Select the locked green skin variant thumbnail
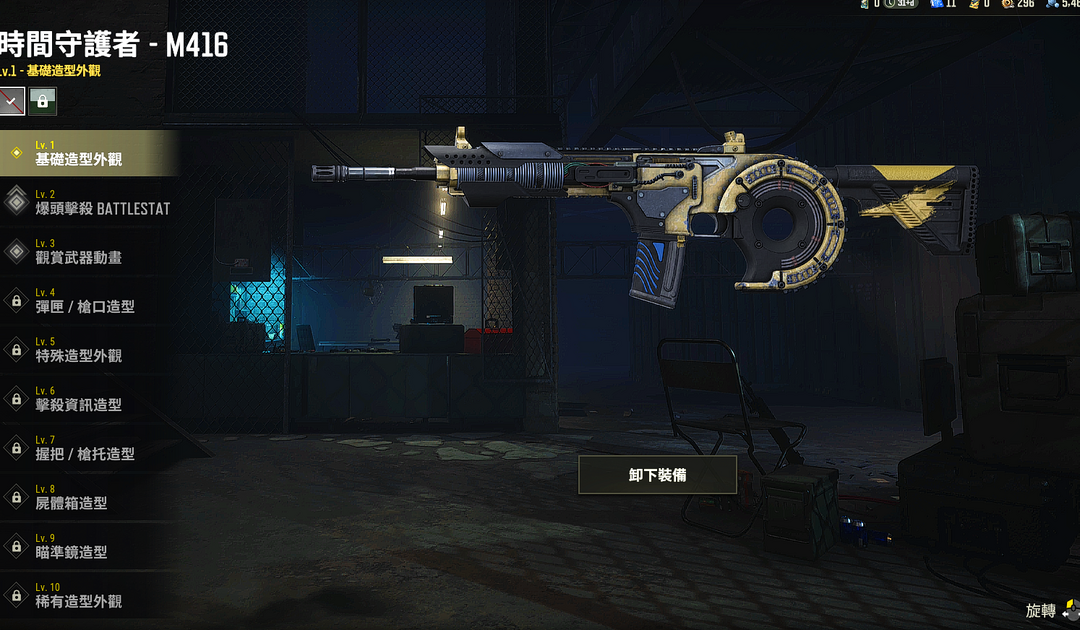Image resolution: width=1080 pixels, height=630 pixels. click(x=42, y=100)
